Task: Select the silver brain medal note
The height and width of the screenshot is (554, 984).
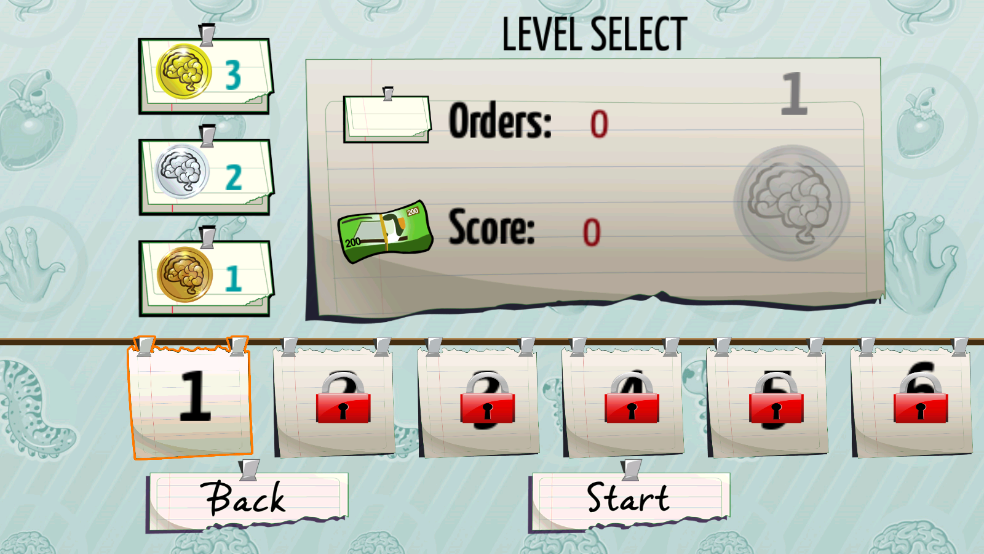Action: click(x=204, y=177)
